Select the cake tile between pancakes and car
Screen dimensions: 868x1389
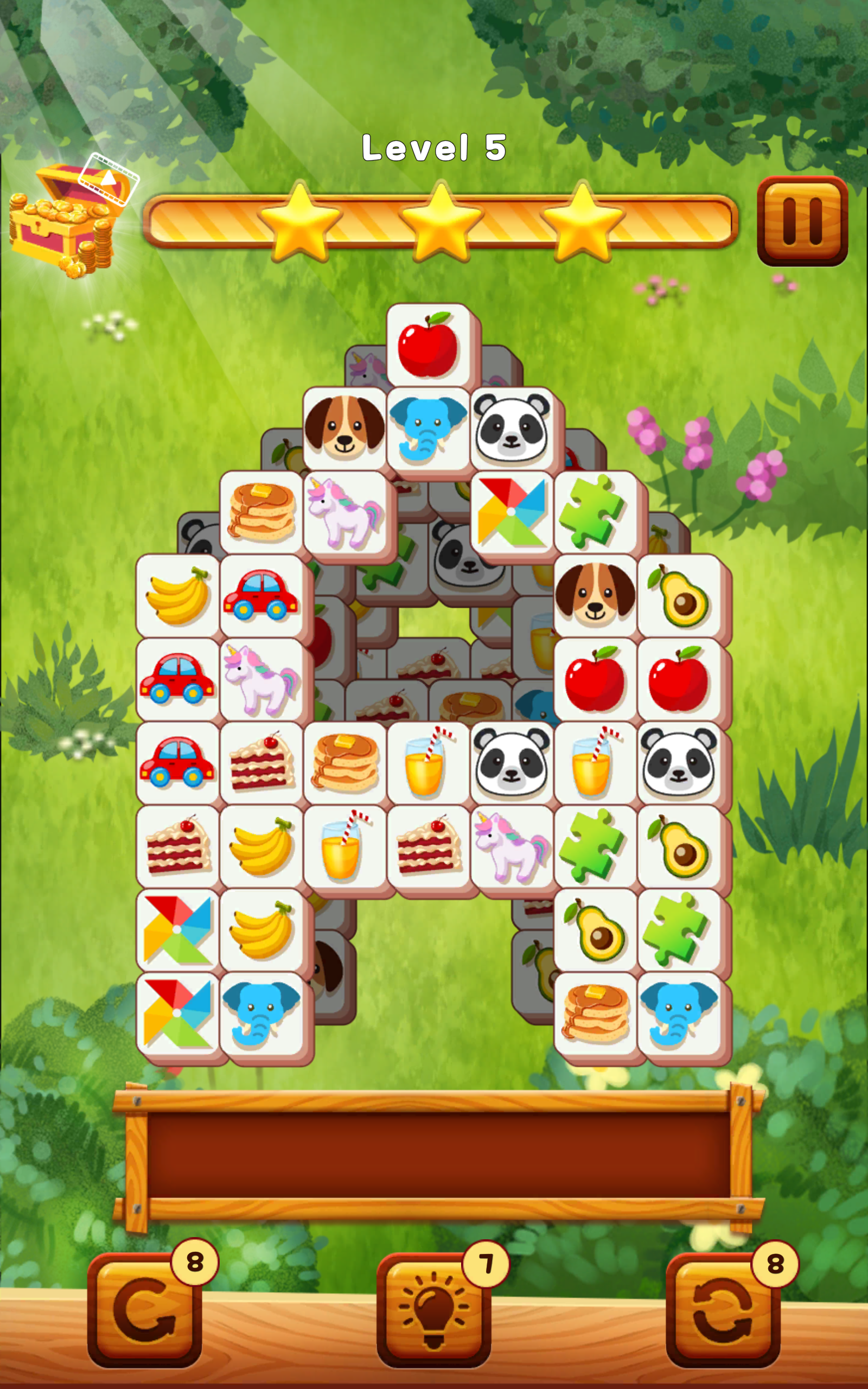coord(262,763)
